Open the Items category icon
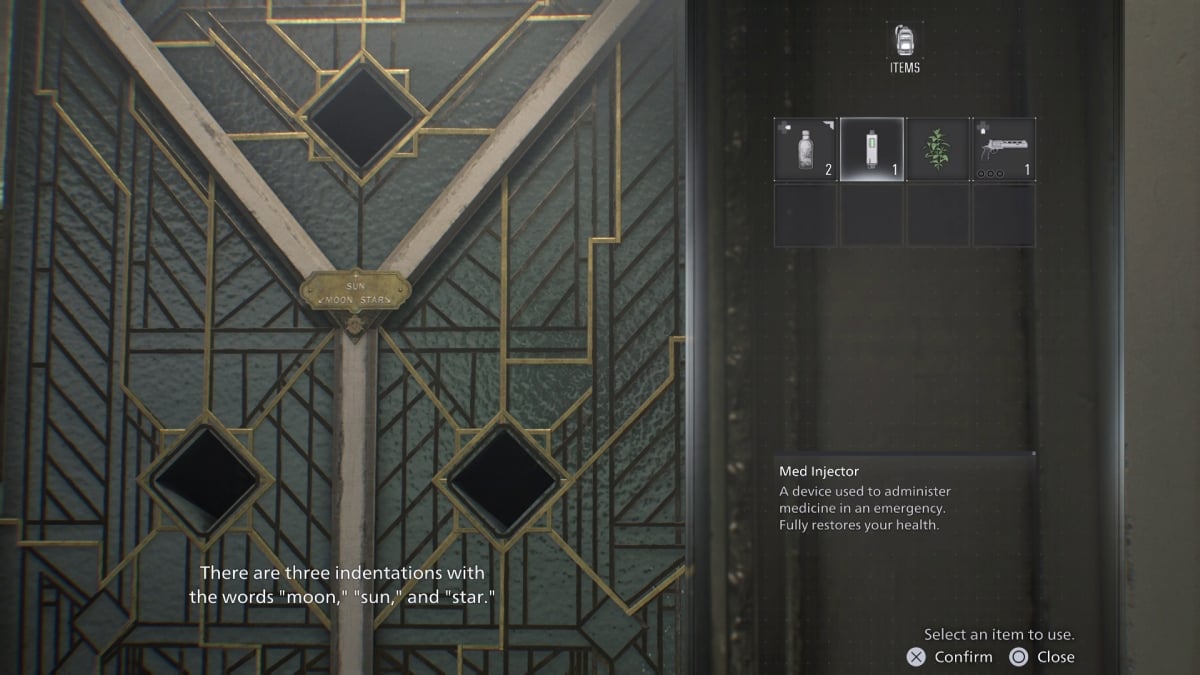Viewport: 1200px width, 675px height. (904, 43)
